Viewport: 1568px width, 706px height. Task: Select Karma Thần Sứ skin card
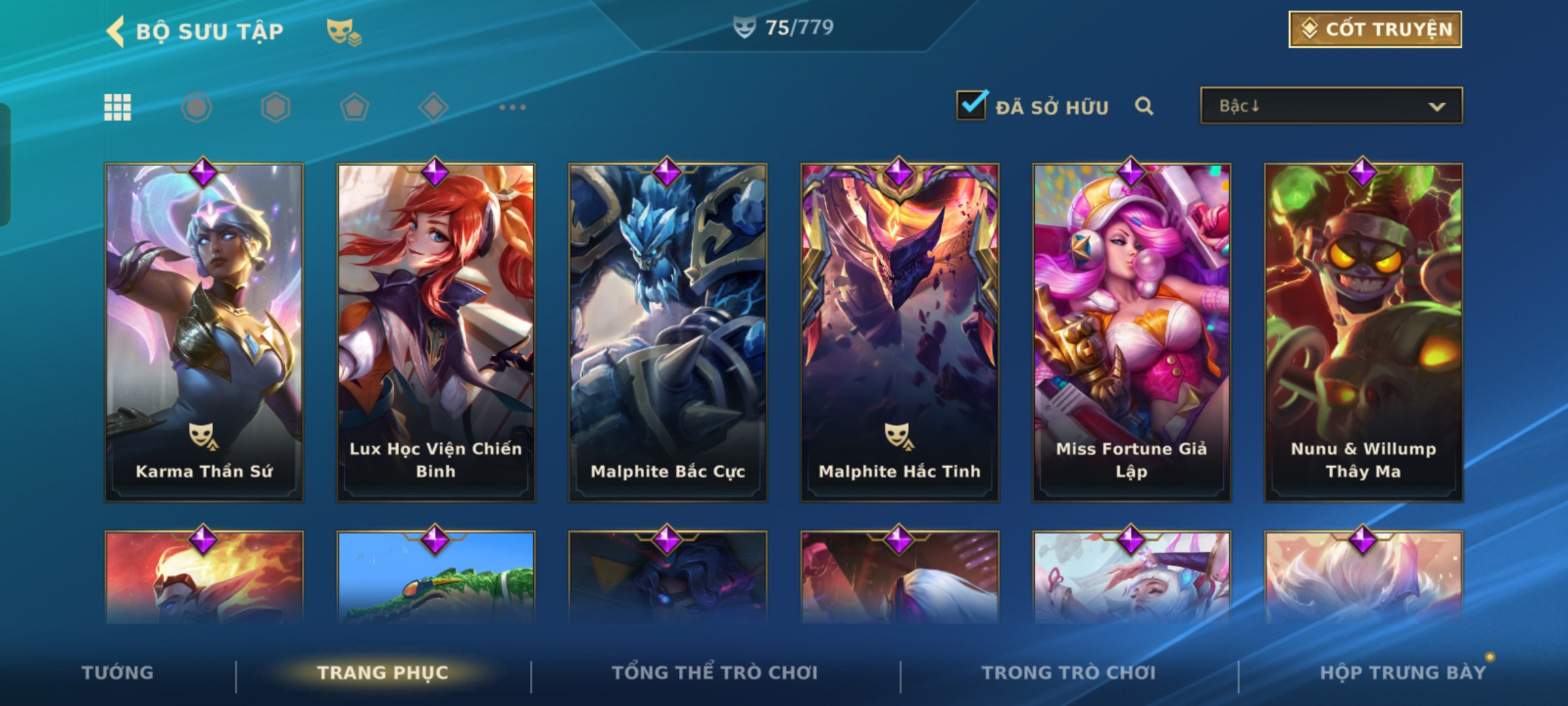click(x=204, y=332)
